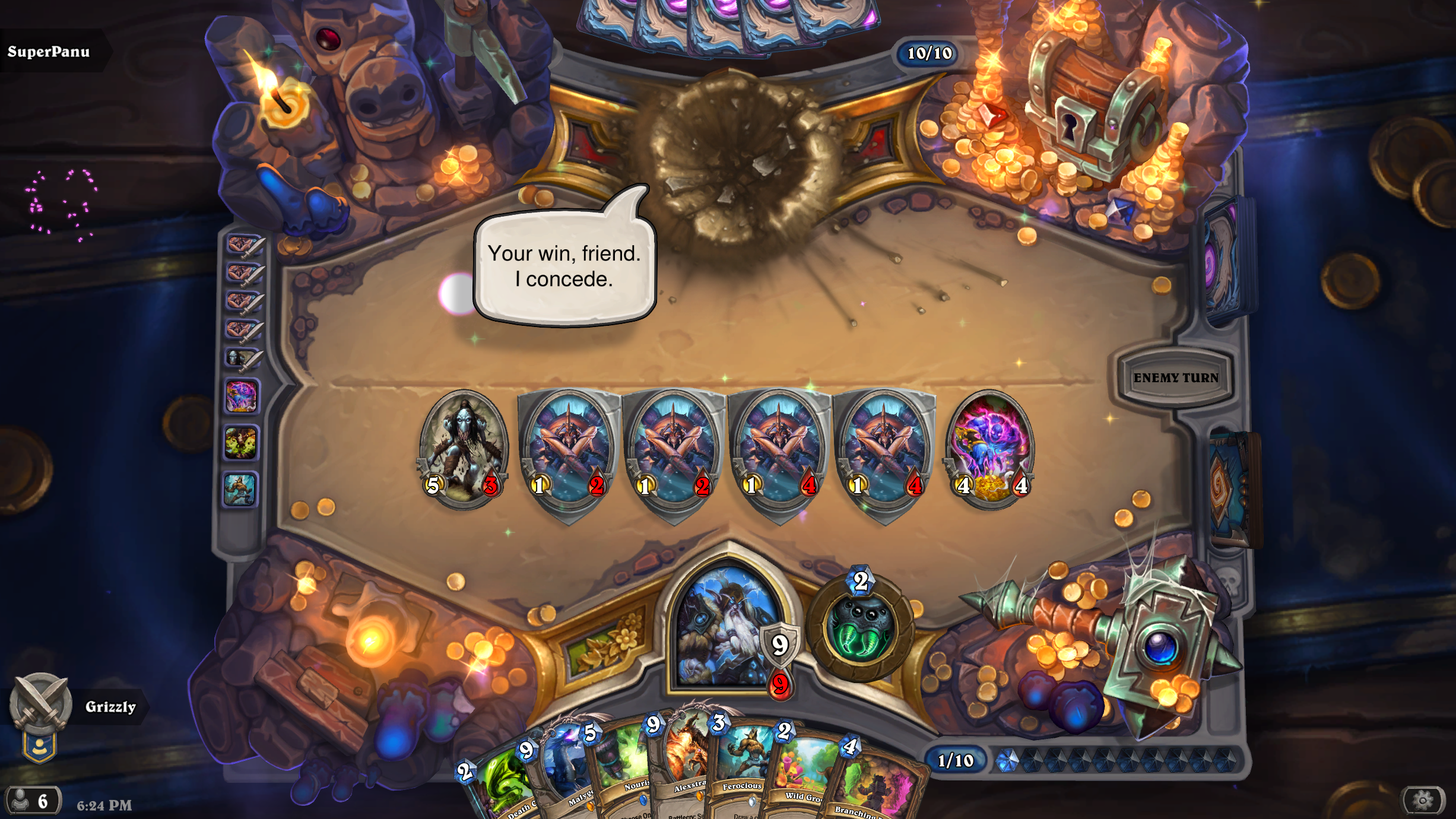Click the Enemy Turn button

tap(1175, 377)
